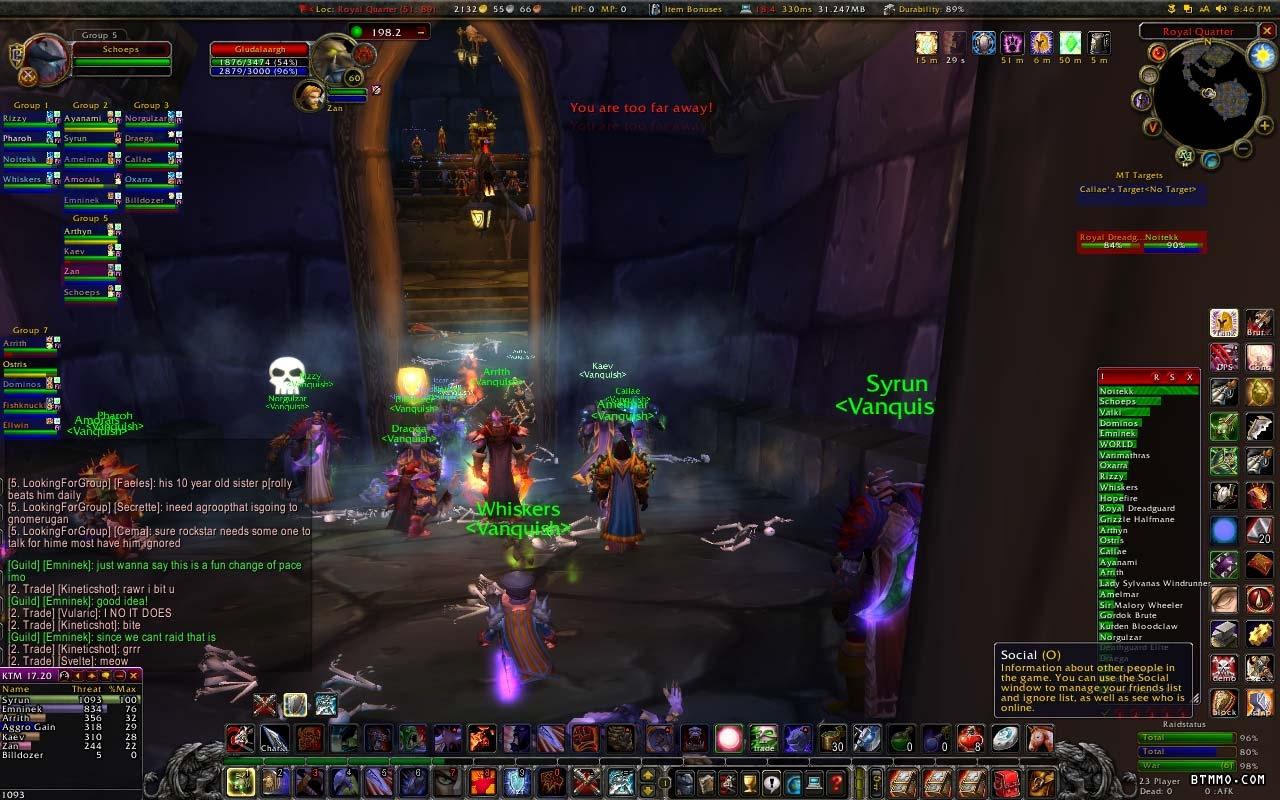Close the KTM threat meter window

[x=133, y=676]
